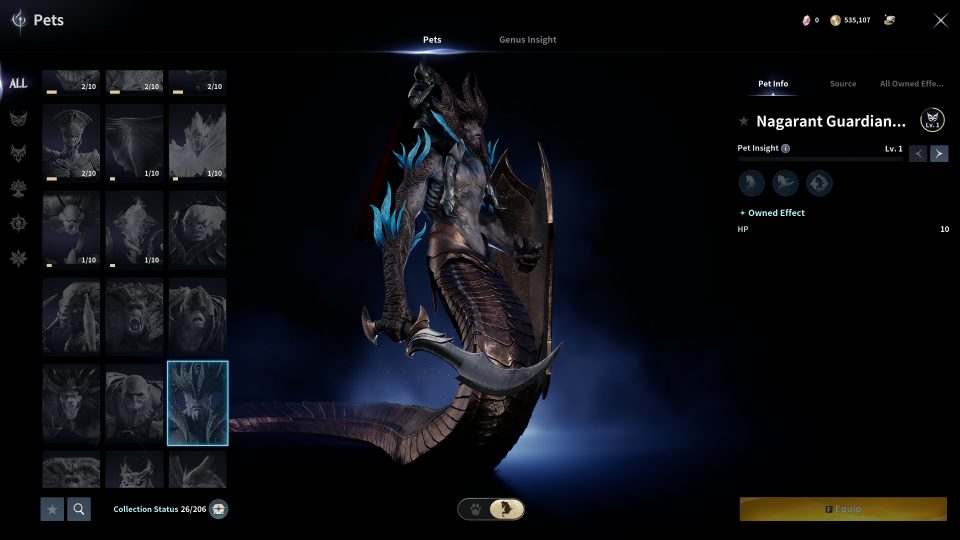Favorite the Nagarant Guardian with the star
Image resolution: width=960 pixels, height=540 pixels.
(x=743, y=121)
